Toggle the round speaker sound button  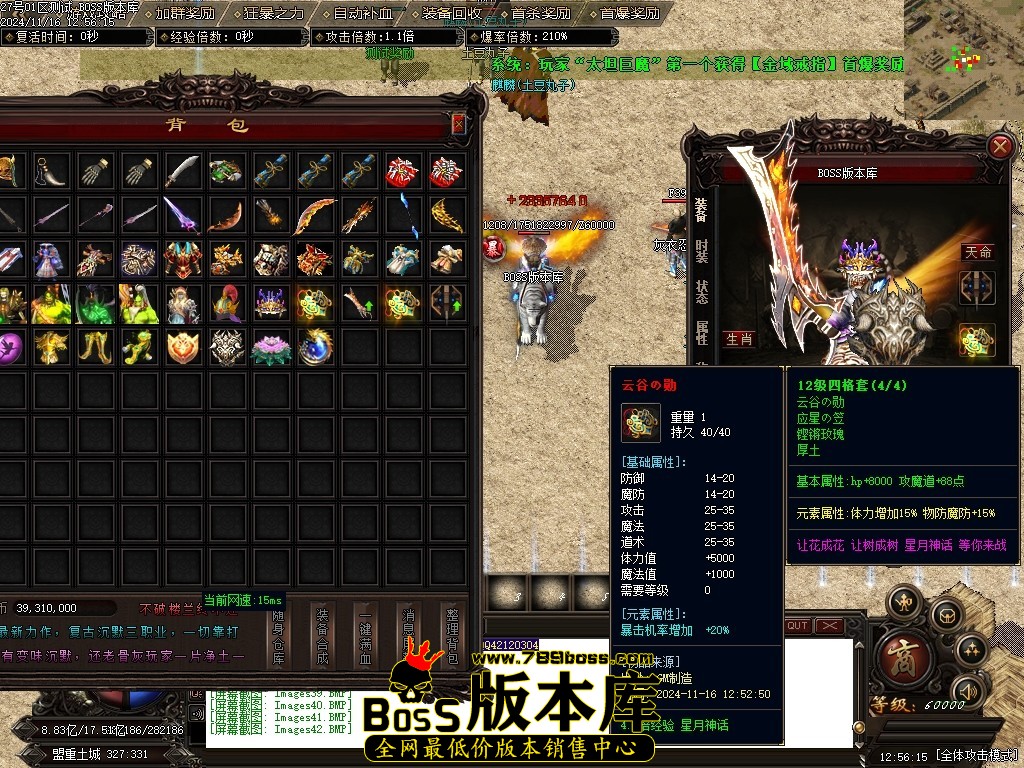coord(967,691)
